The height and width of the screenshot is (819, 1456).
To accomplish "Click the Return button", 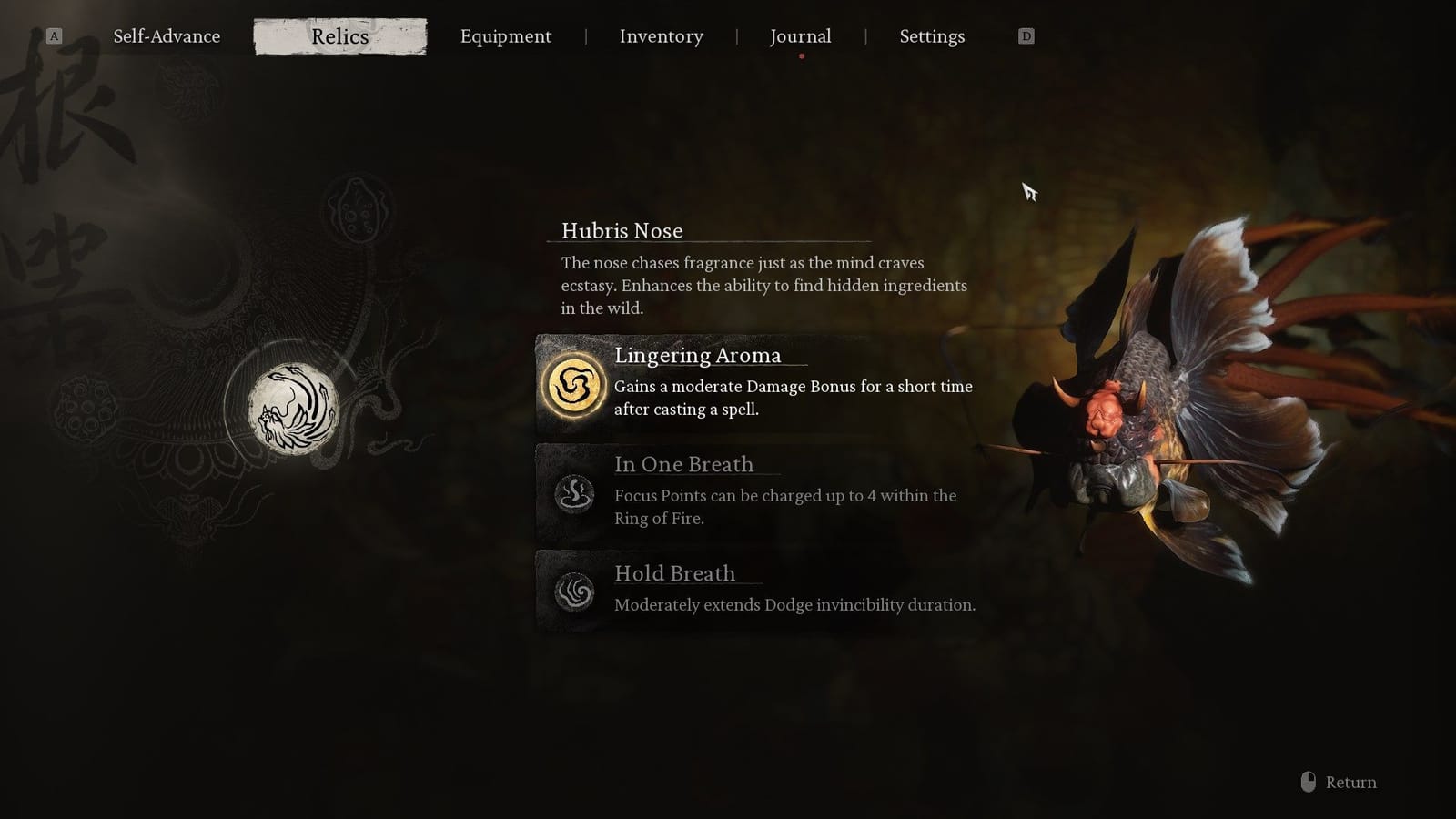I will coord(1350,782).
